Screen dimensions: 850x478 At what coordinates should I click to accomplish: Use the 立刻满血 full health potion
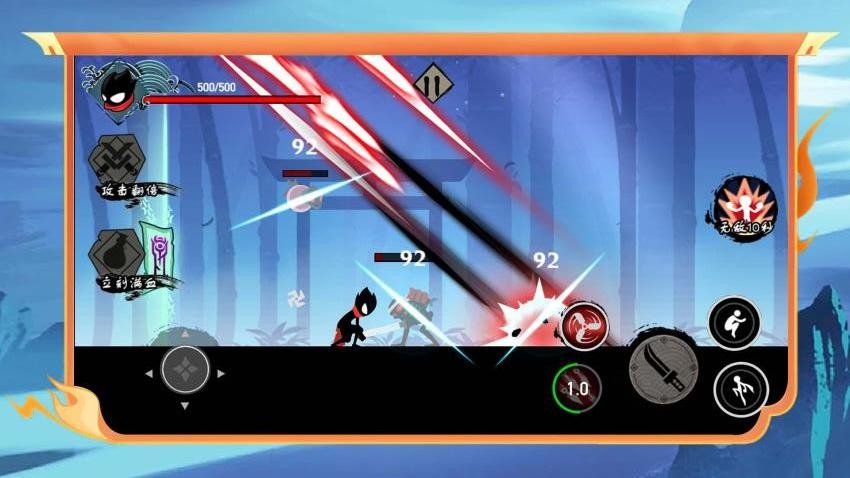click(120, 253)
